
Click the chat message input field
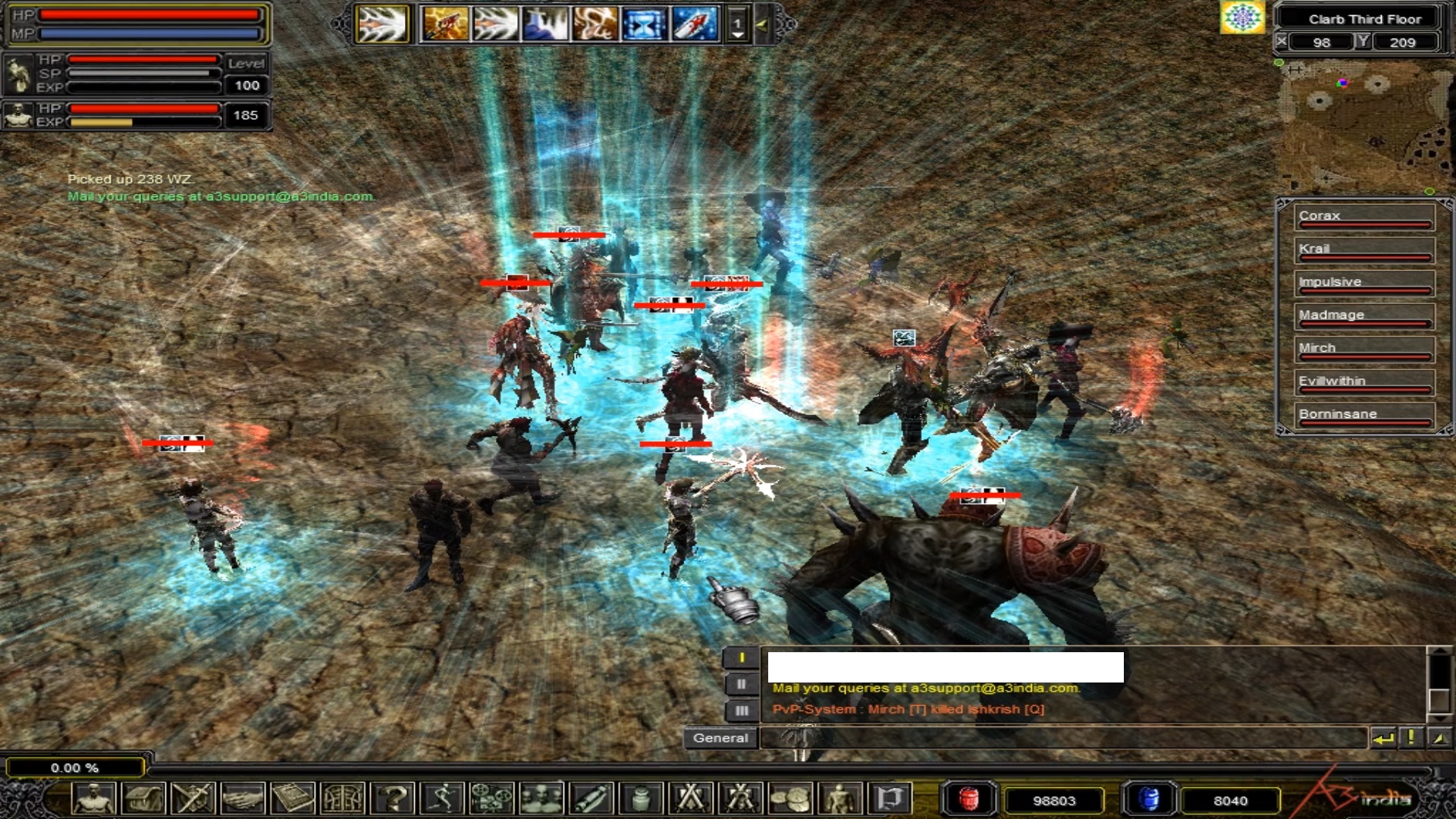[x=1062, y=738]
